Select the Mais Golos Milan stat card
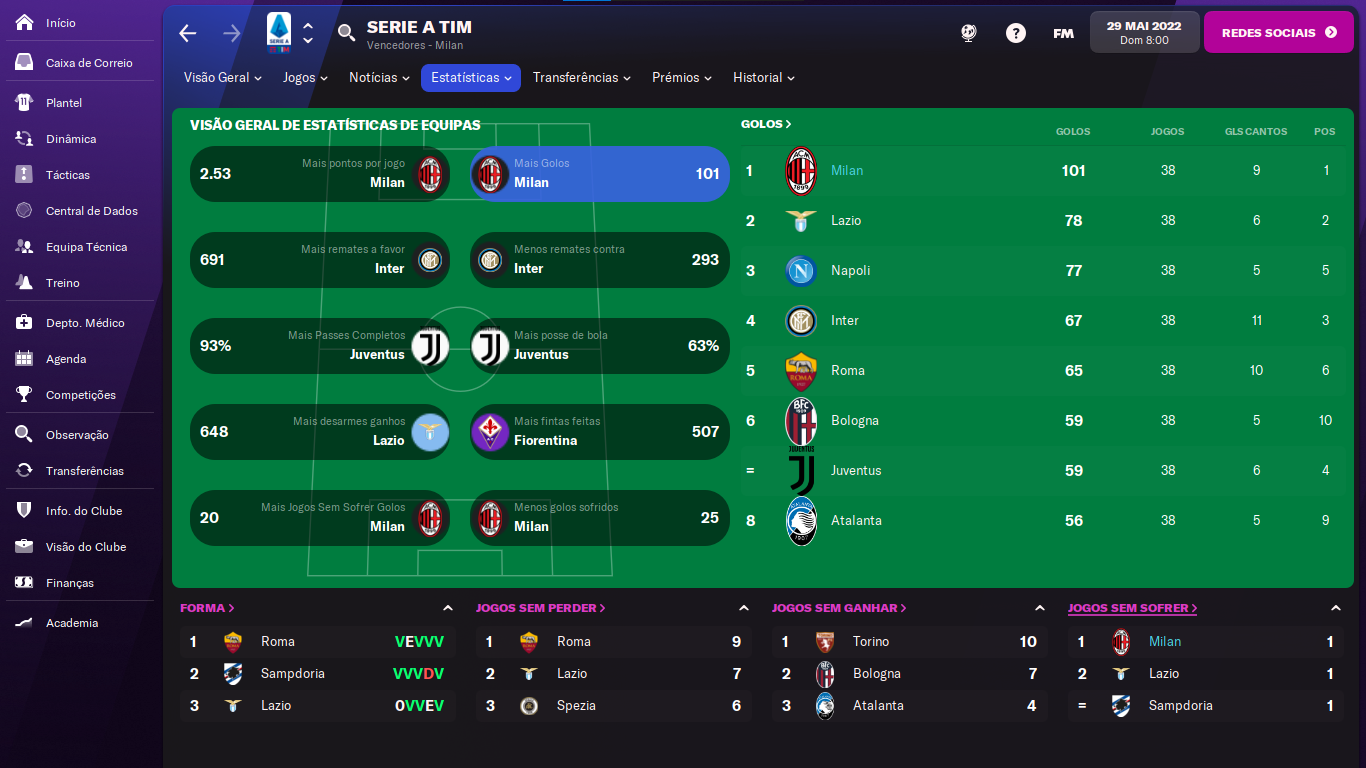This screenshot has height=768, width=1366. click(x=600, y=174)
